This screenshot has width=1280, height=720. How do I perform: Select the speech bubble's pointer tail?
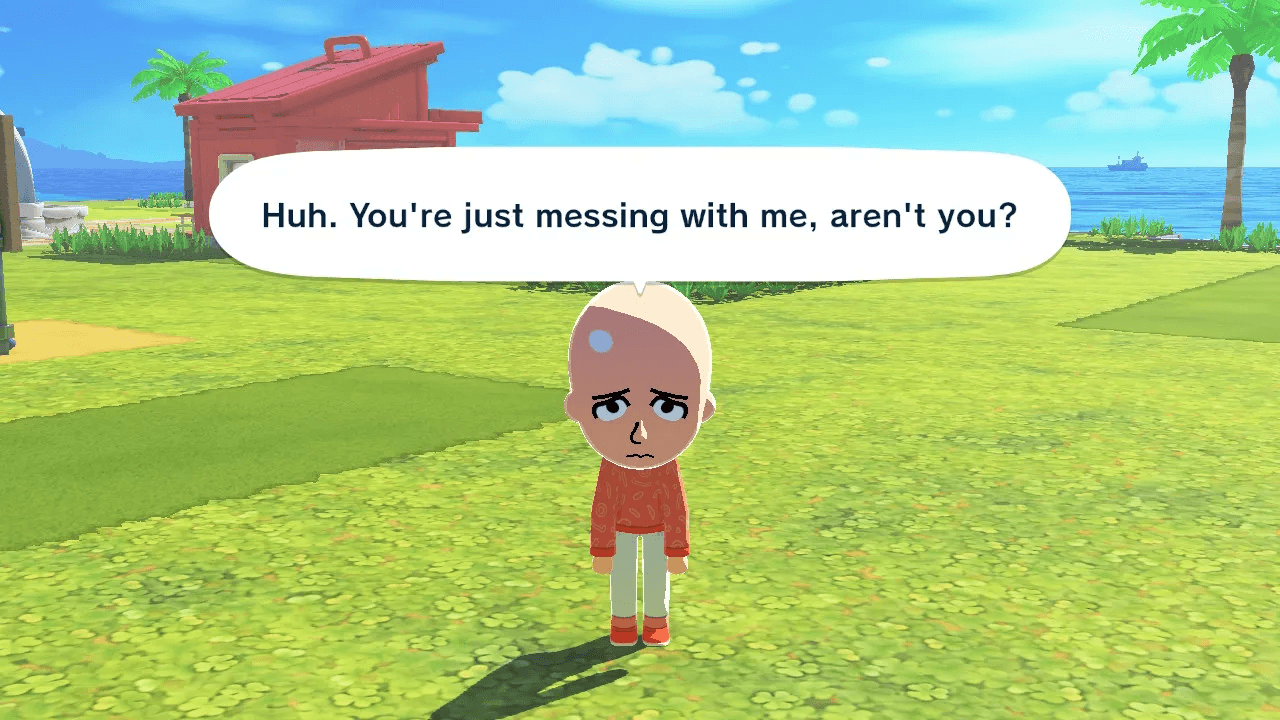point(637,280)
